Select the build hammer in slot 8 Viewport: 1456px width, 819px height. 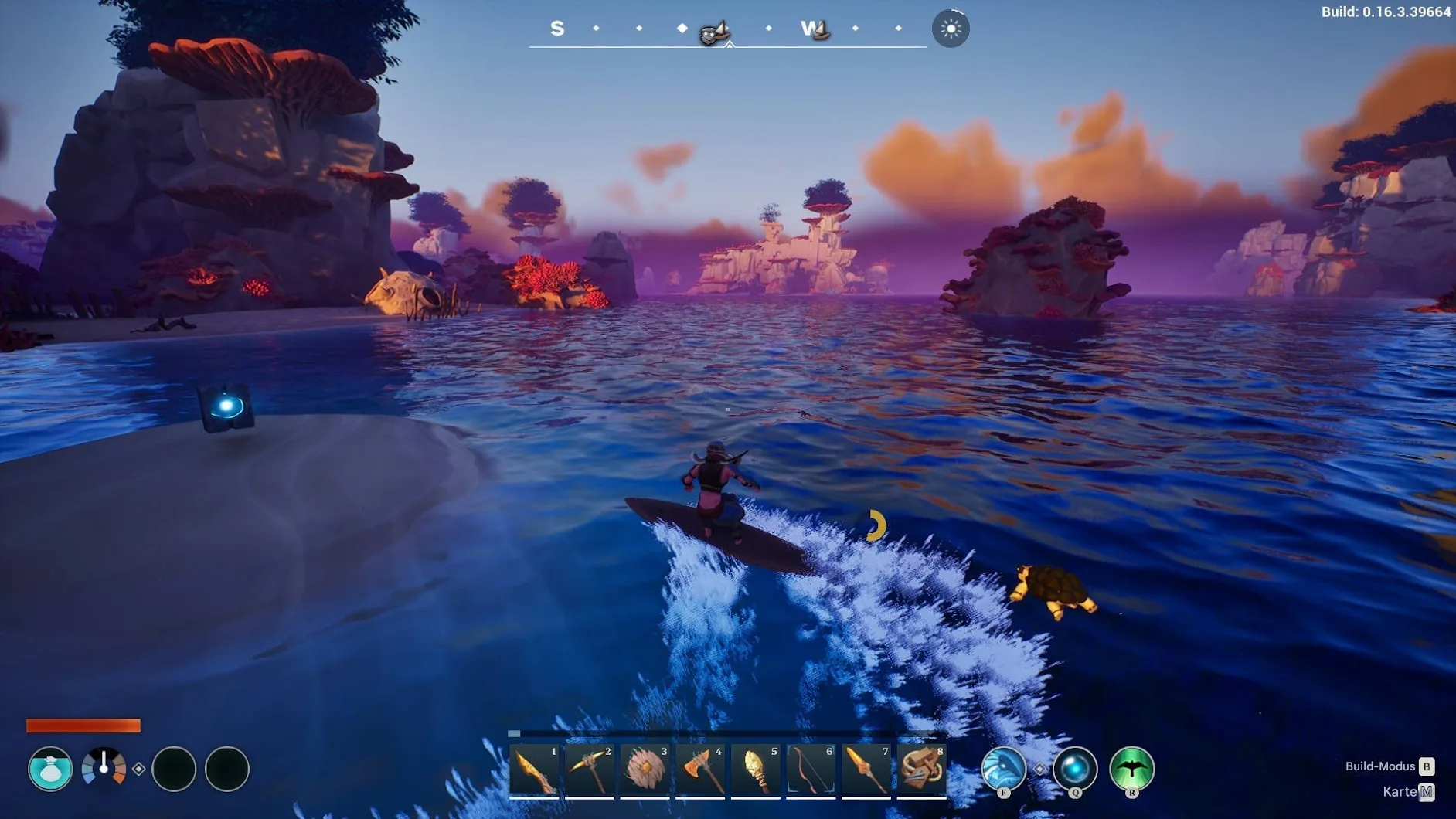922,770
